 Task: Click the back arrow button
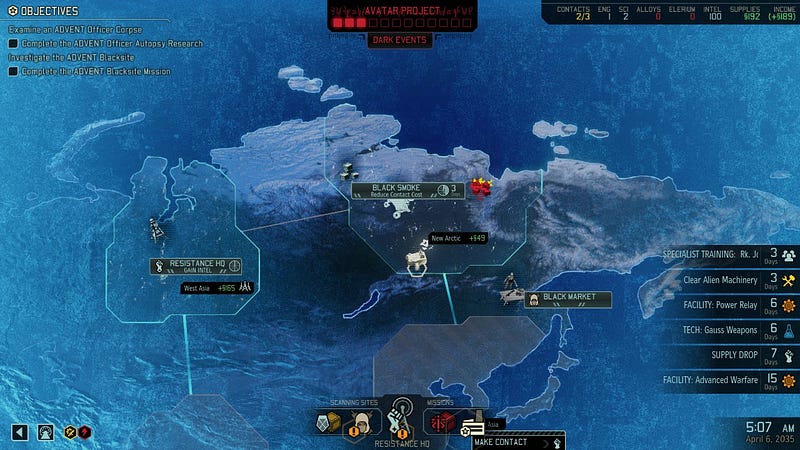(x=19, y=432)
